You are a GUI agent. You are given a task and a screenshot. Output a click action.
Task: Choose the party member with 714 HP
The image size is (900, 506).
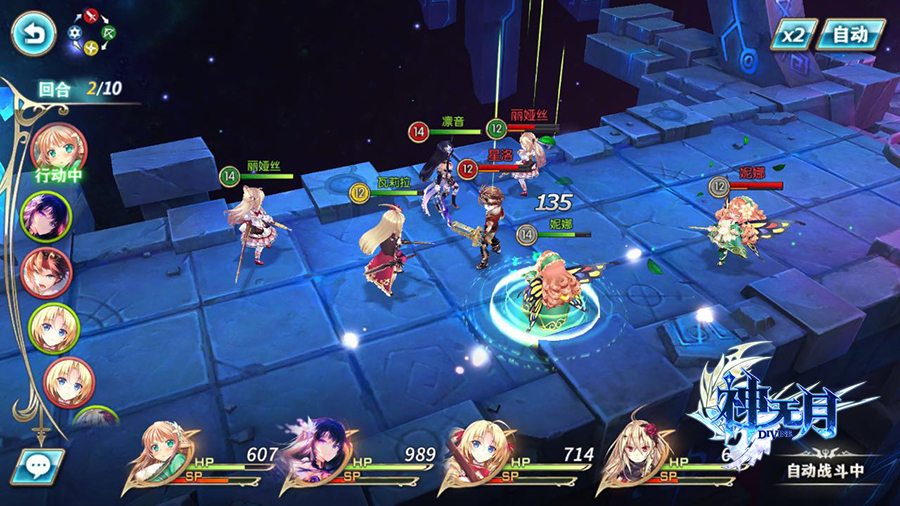[x=476, y=456]
